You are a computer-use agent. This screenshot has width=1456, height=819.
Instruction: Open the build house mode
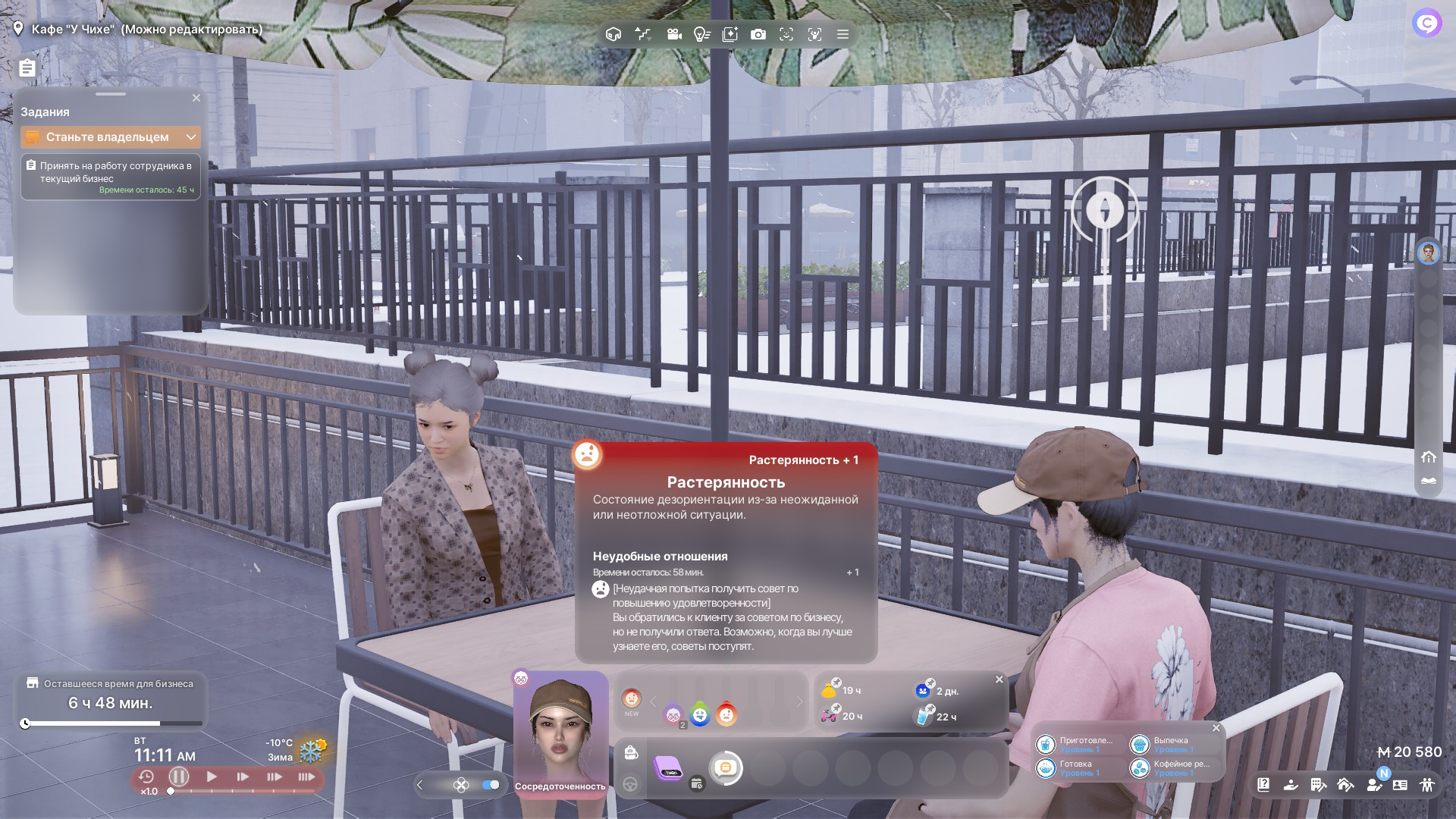(1345, 785)
